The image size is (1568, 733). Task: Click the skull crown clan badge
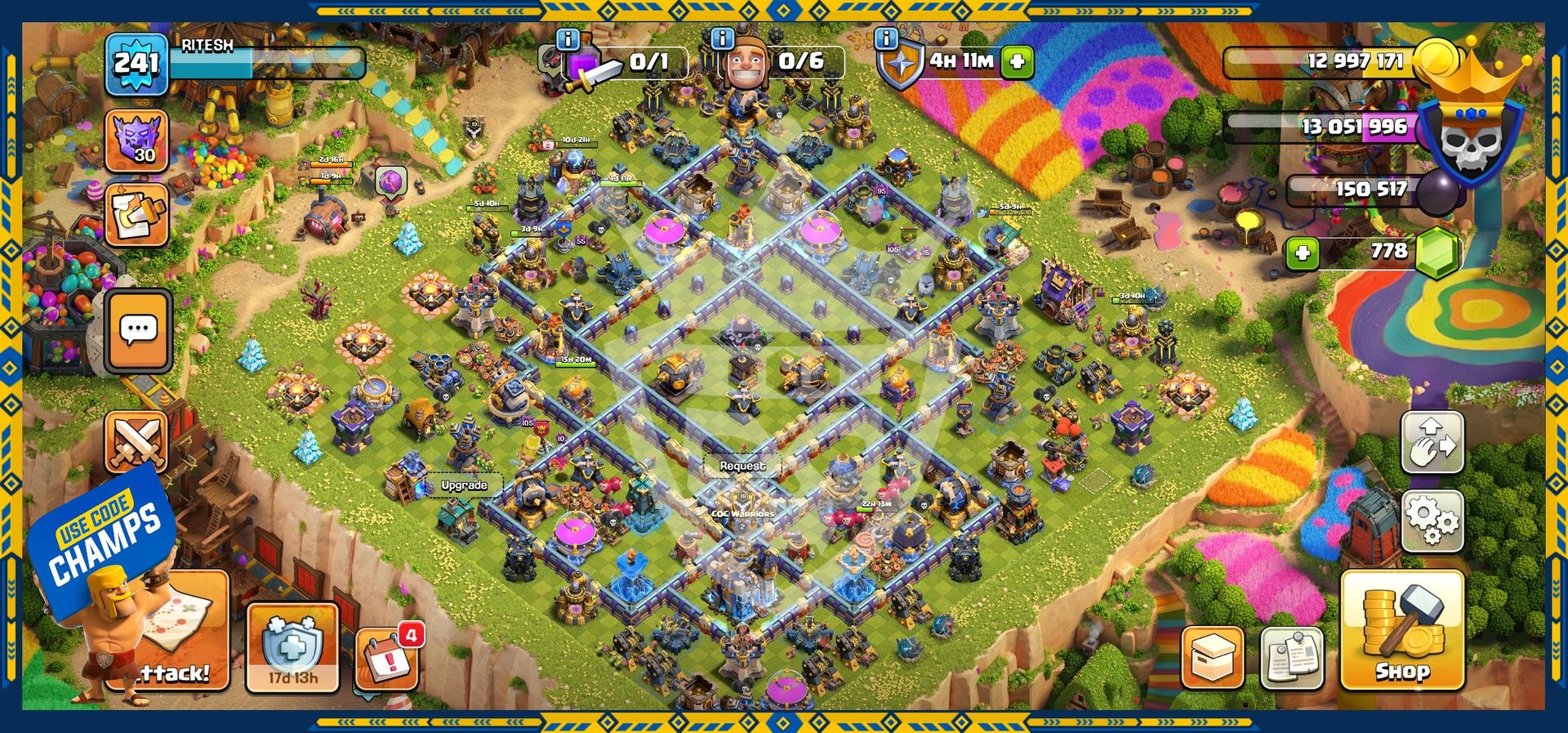point(1470,131)
